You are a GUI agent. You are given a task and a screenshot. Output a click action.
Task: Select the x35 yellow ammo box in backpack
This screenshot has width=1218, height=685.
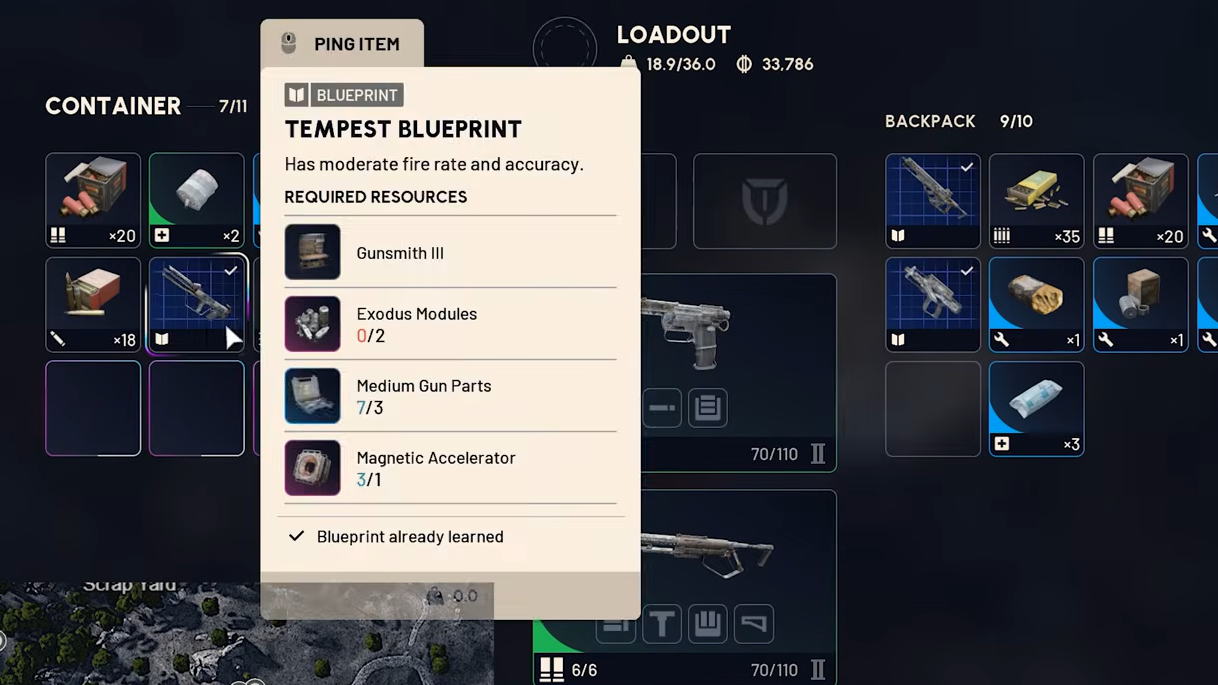coord(1036,200)
